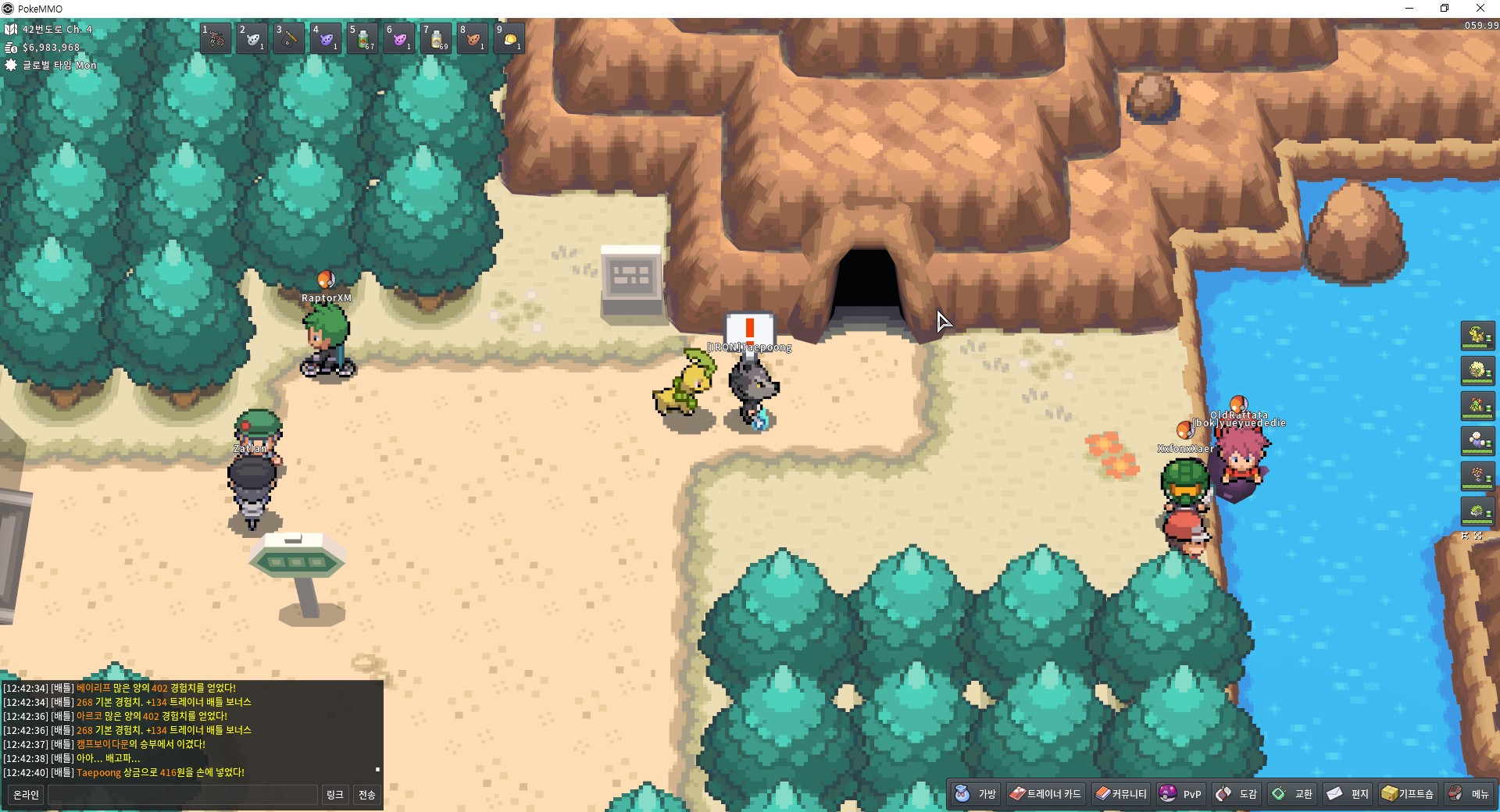The width and height of the screenshot is (1500, 812).
Task: Open the 메뉴 main menu
Action: point(1469,793)
